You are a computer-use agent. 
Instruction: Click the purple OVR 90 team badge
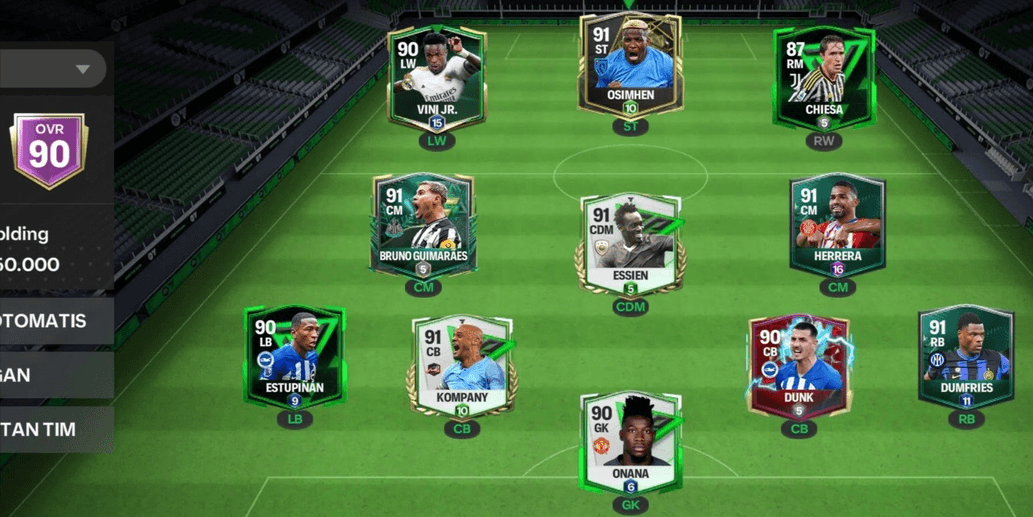pyautogui.click(x=48, y=152)
